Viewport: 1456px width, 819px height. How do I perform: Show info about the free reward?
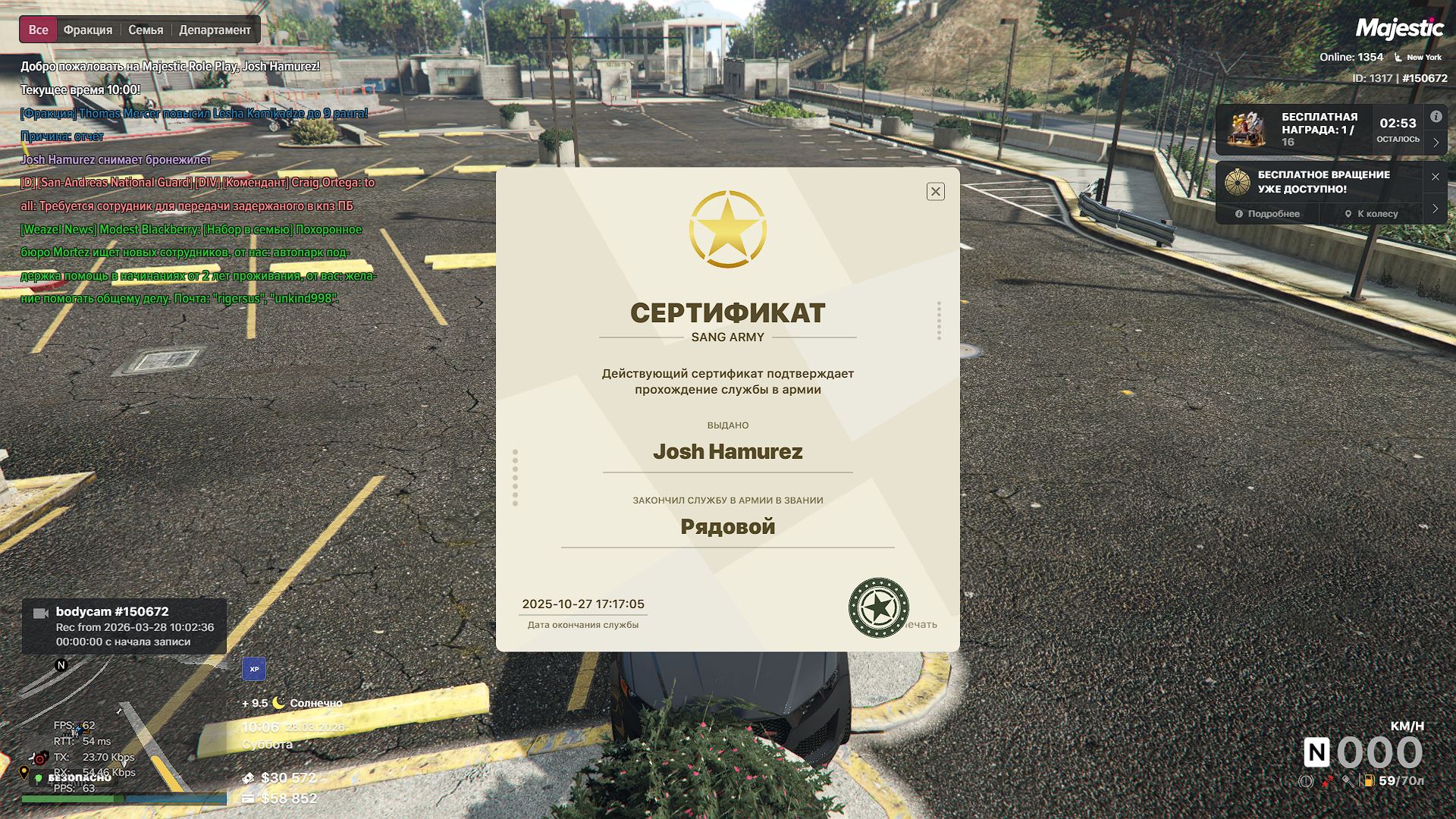[1436, 117]
